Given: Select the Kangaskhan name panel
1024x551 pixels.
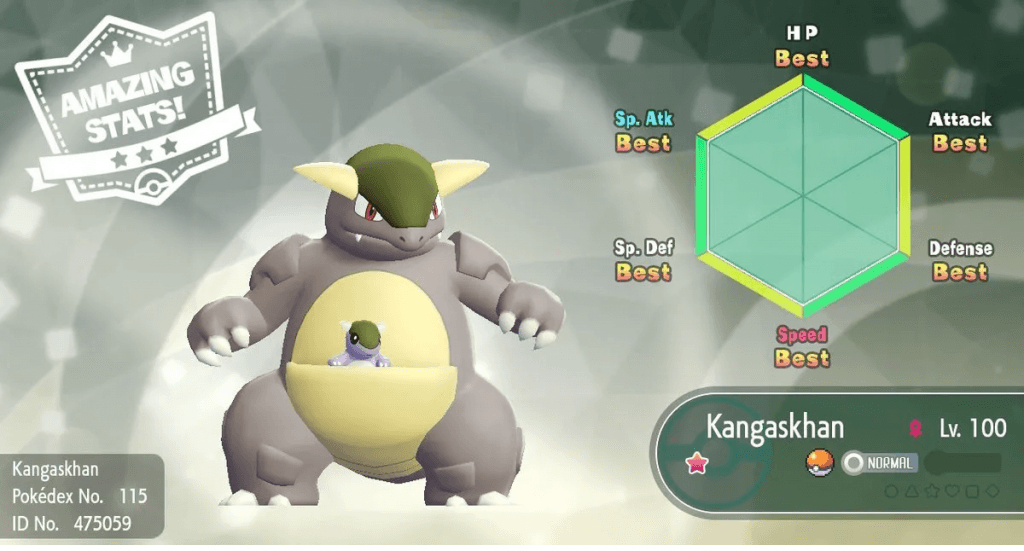Looking at the screenshot, I should click(775, 428).
